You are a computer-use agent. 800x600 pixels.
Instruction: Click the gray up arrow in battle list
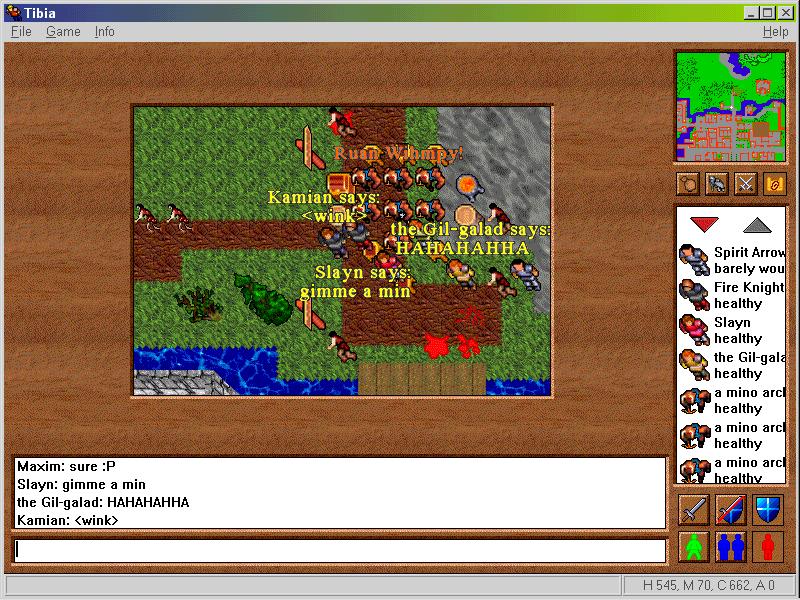tap(758, 224)
